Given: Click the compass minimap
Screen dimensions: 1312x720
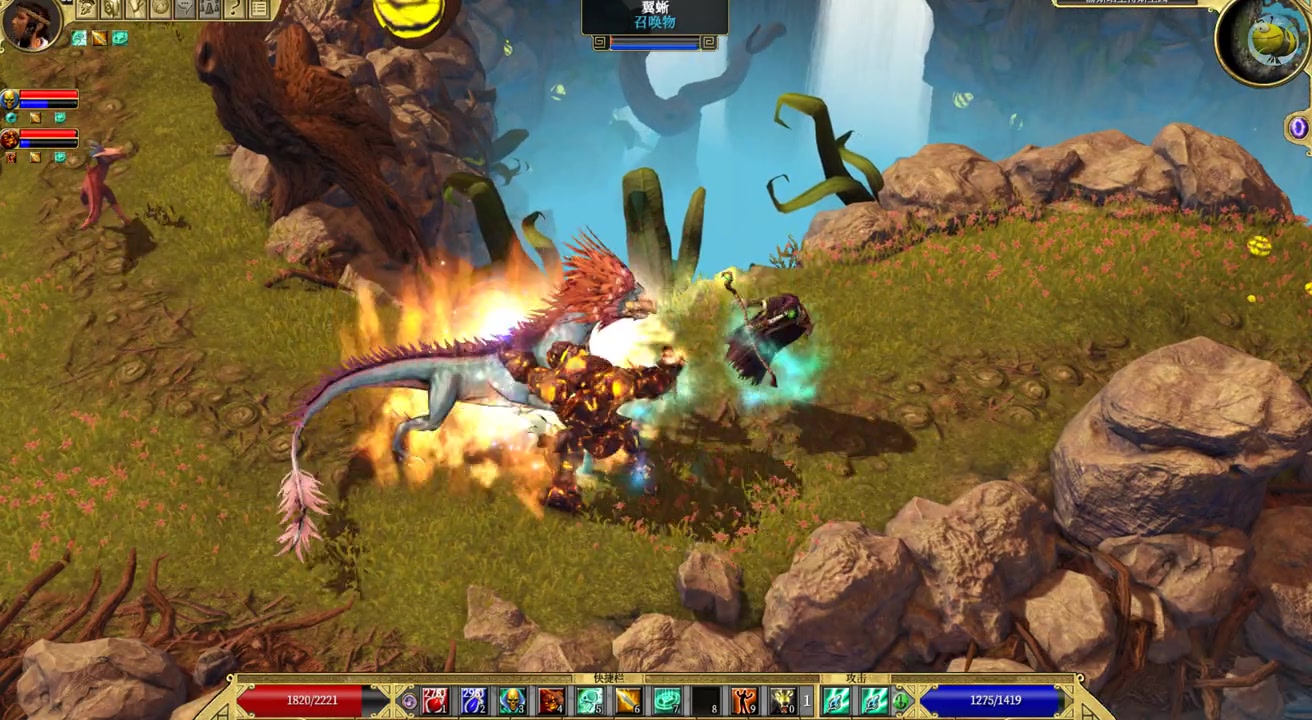Looking at the screenshot, I should coord(1263,40).
